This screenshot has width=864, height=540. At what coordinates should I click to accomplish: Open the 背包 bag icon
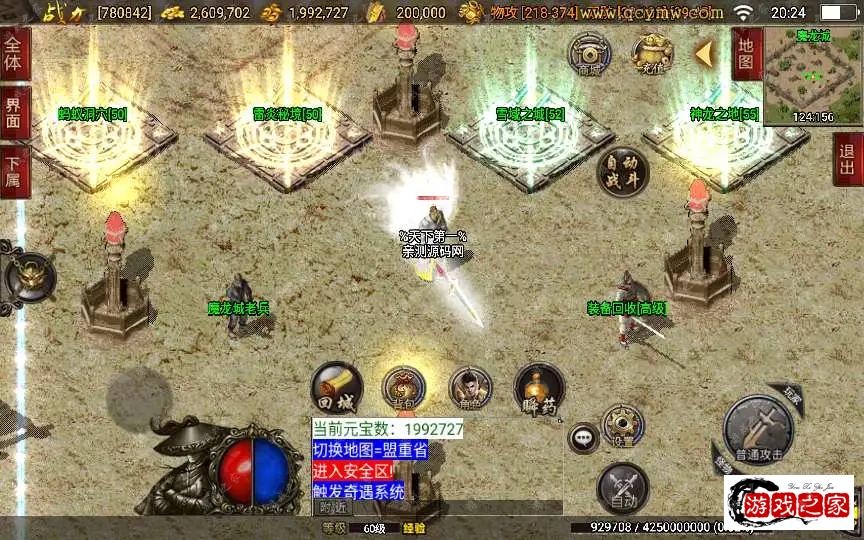404,389
